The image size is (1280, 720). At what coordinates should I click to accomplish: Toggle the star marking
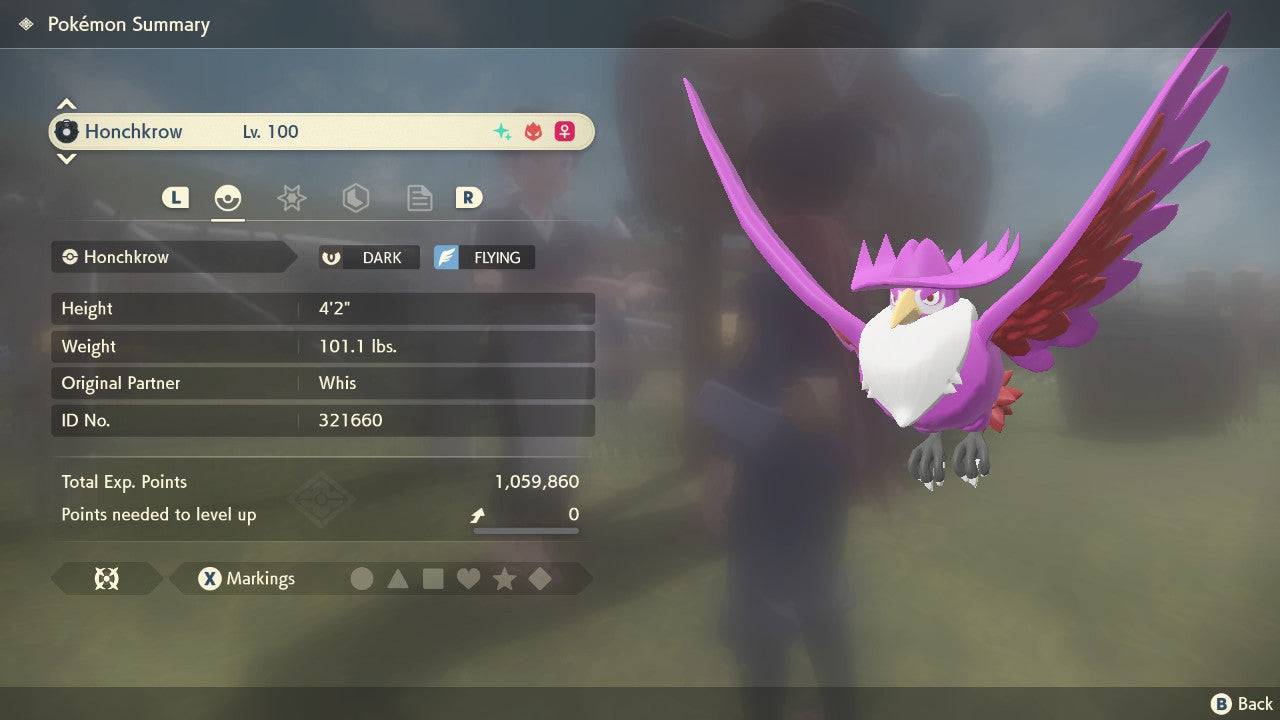tap(504, 578)
